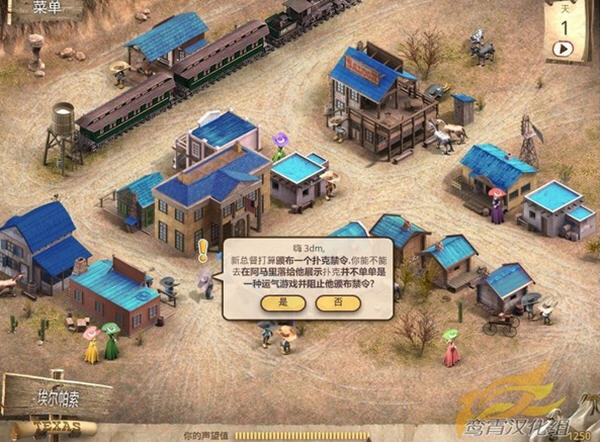The image size is (600, 442).
Task: Click the 埃尔帕索 Texas town sign
Action: click(x=58, y=396)
